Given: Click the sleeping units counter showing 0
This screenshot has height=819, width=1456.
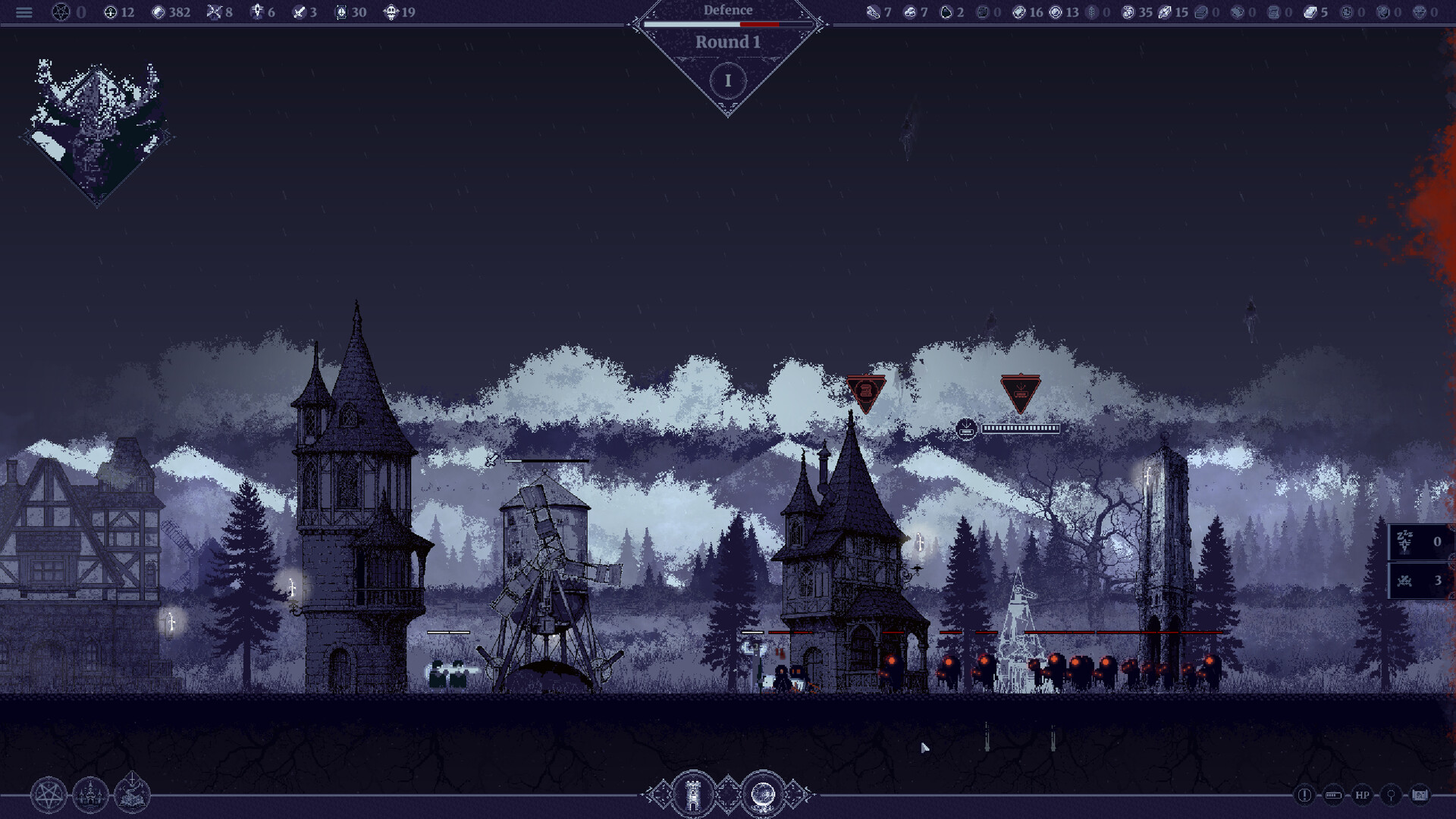Looking at the screenshot, I should click(x=1420, y=541).
